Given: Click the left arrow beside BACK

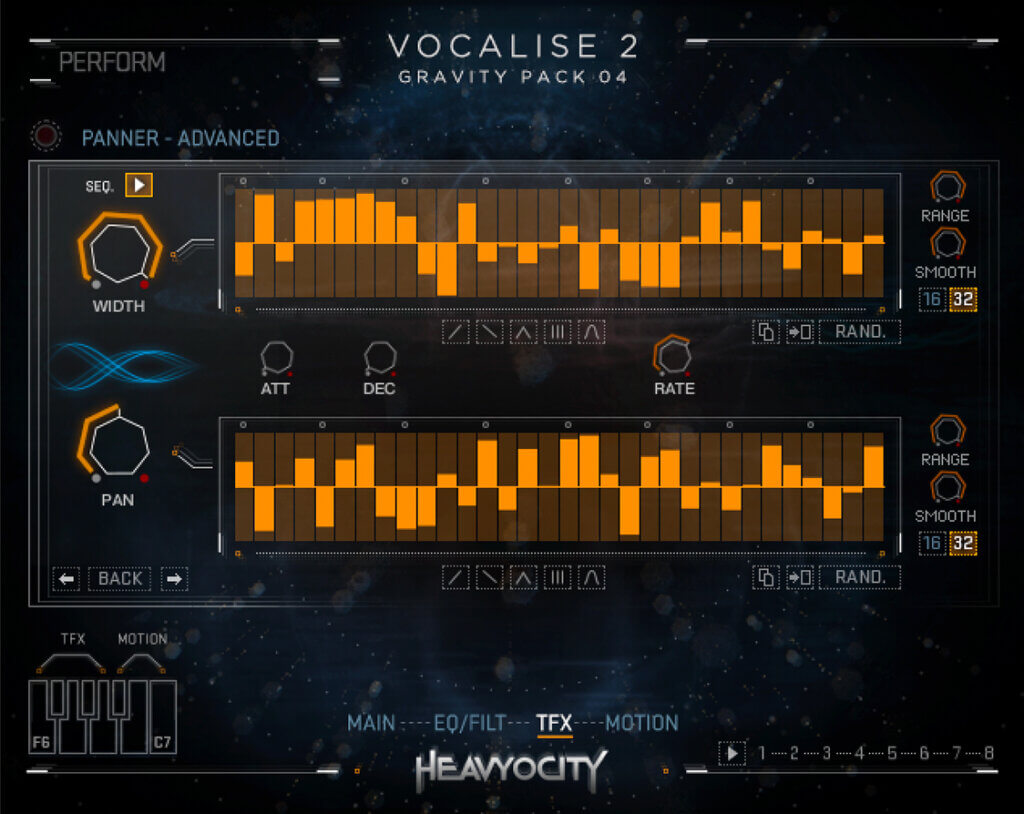Looking at the screenshot, I should coord(66,578).
